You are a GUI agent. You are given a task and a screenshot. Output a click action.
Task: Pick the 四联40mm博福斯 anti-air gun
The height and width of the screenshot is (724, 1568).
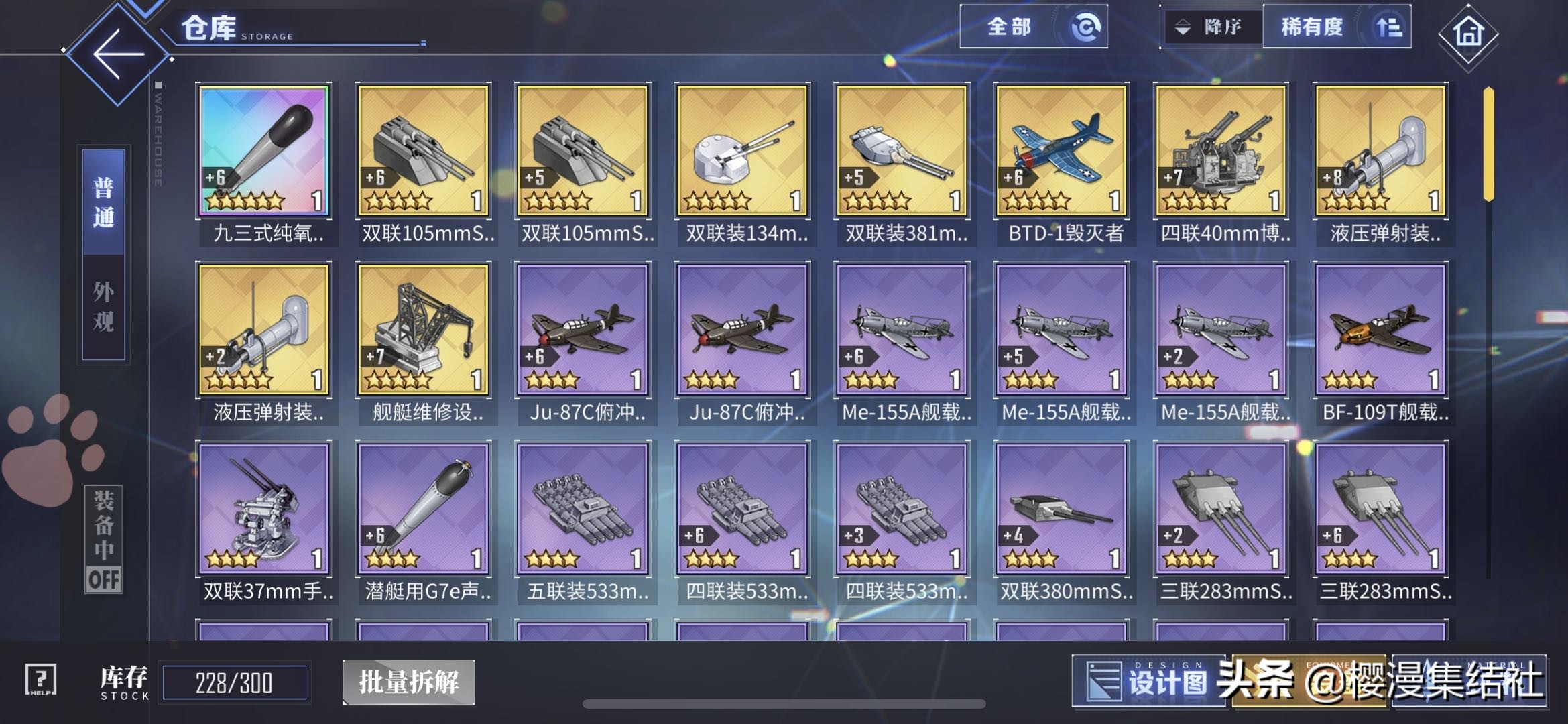point(1221,151)
